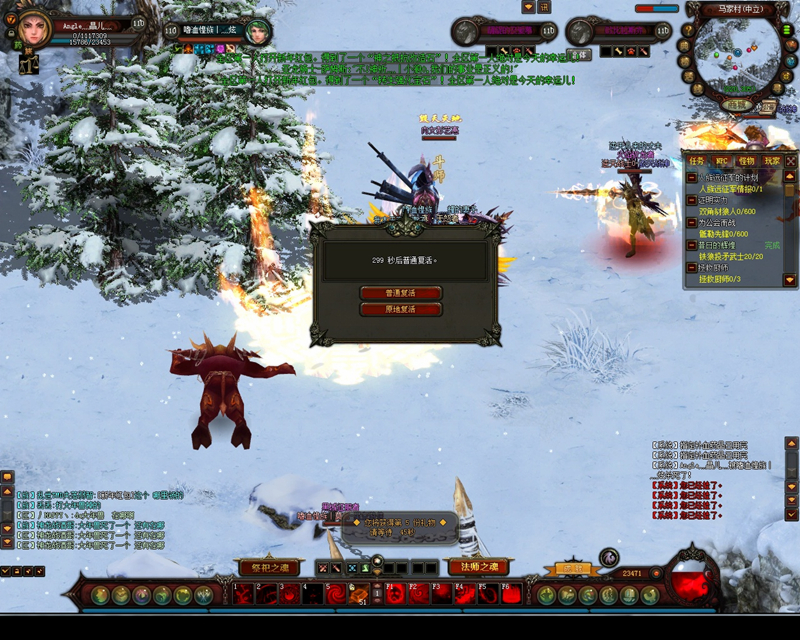This screenshot has width=800, height=640.
Task: Open the circular minimap of 马家村
Action: (x=738, y=55)
